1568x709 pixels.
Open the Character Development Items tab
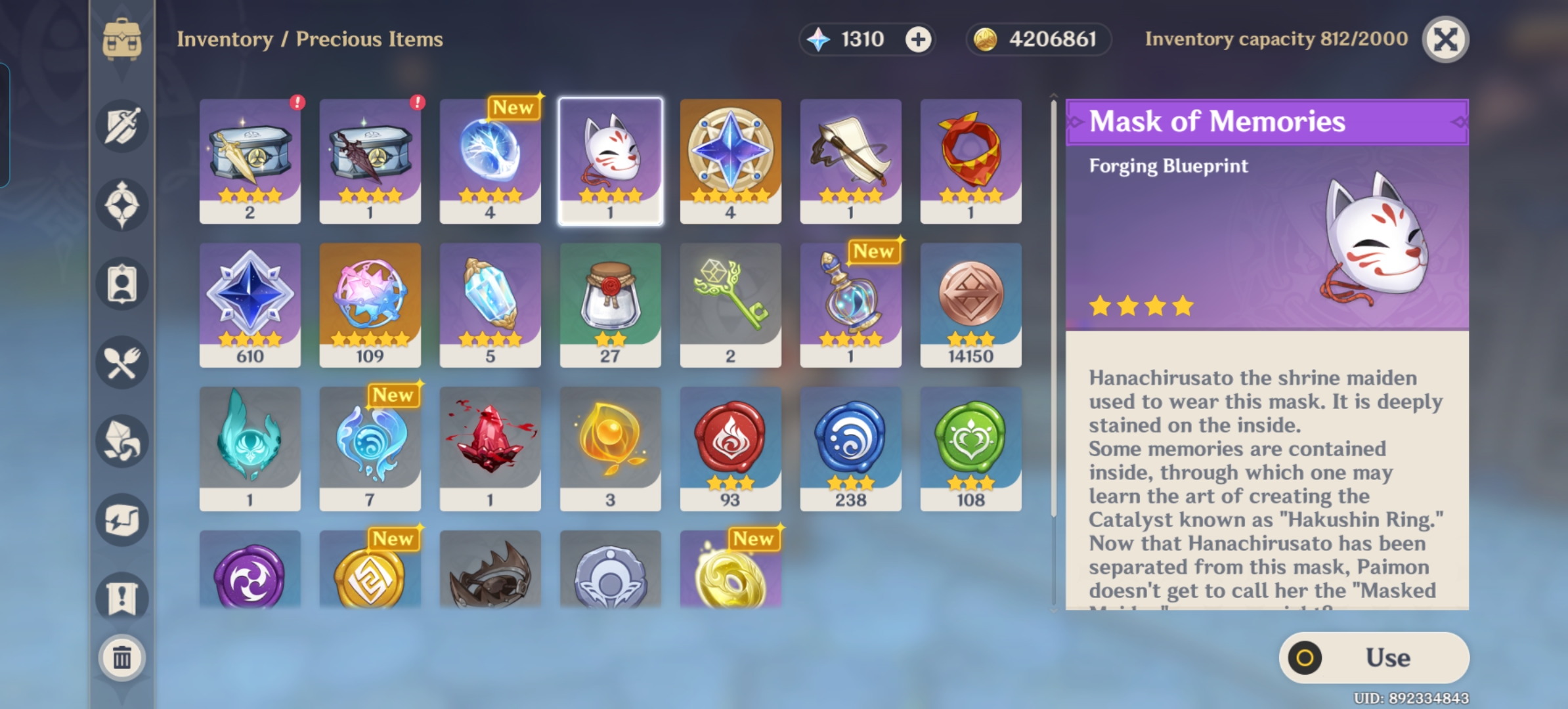121,282
